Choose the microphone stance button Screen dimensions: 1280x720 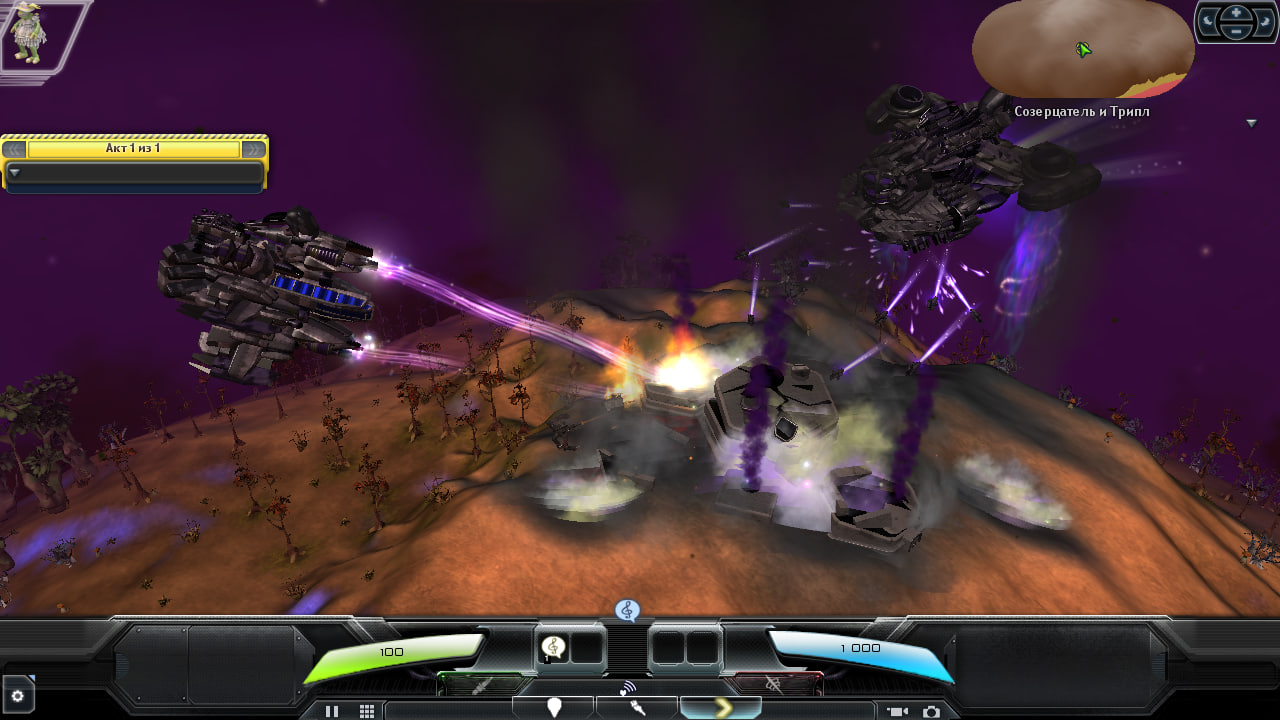(x=636, y=708)
